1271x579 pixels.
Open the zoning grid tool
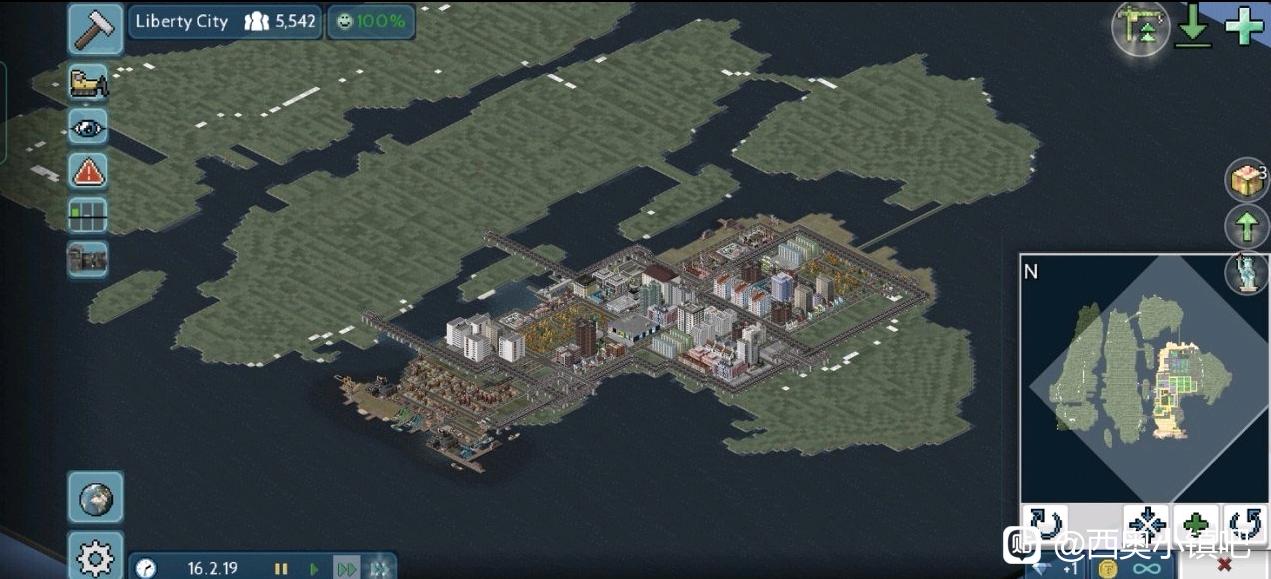pos(88,215)
